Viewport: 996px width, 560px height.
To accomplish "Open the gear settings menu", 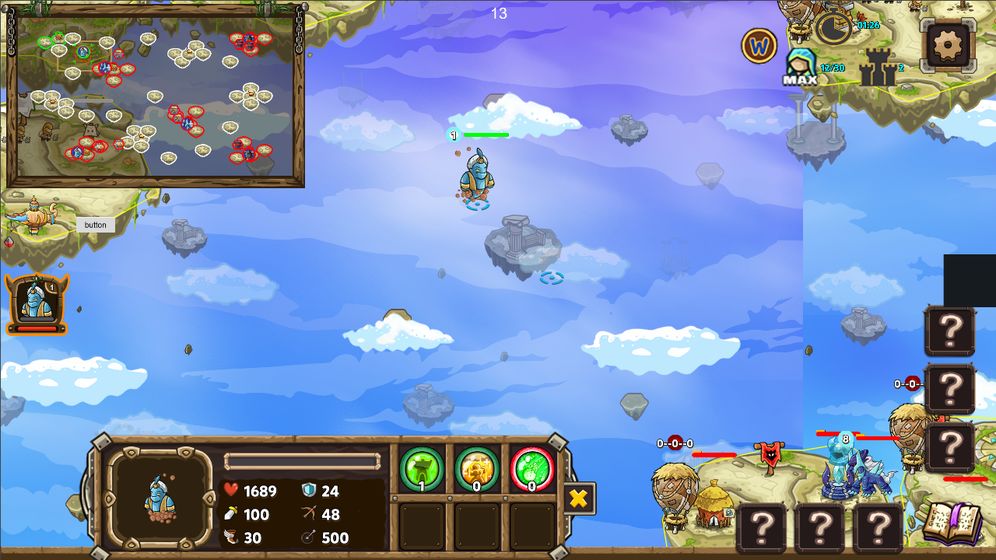I will coord(948,44).
